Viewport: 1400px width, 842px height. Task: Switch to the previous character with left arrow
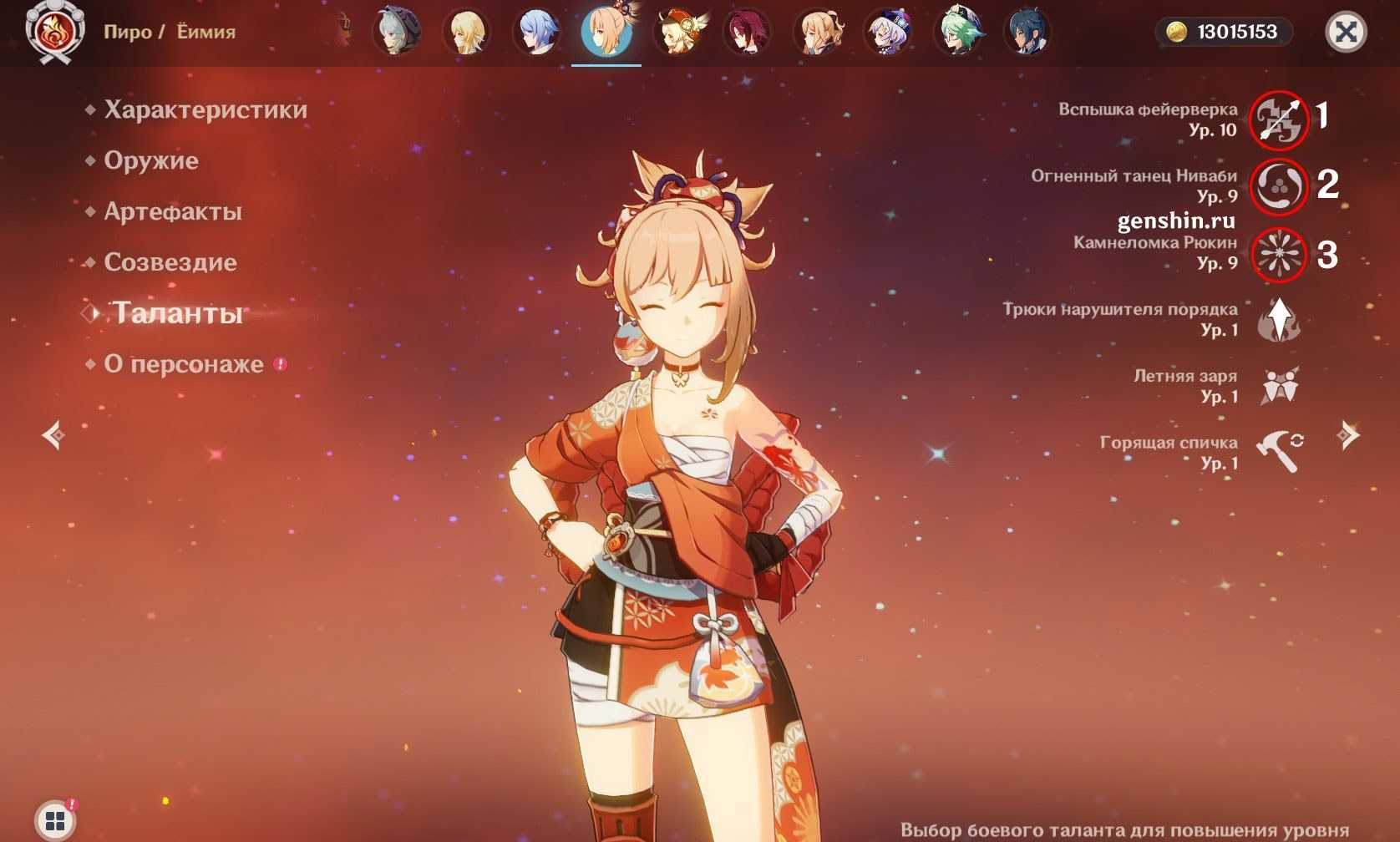(x=54, y=435)
